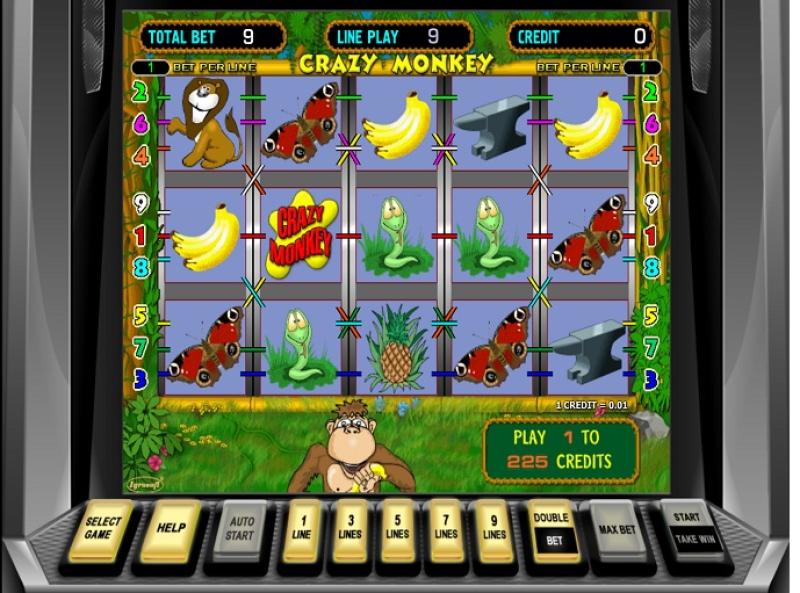Viewport: 800px width, 593px height.
Task: Activate Auto Start spins
Action: (238, 527)
